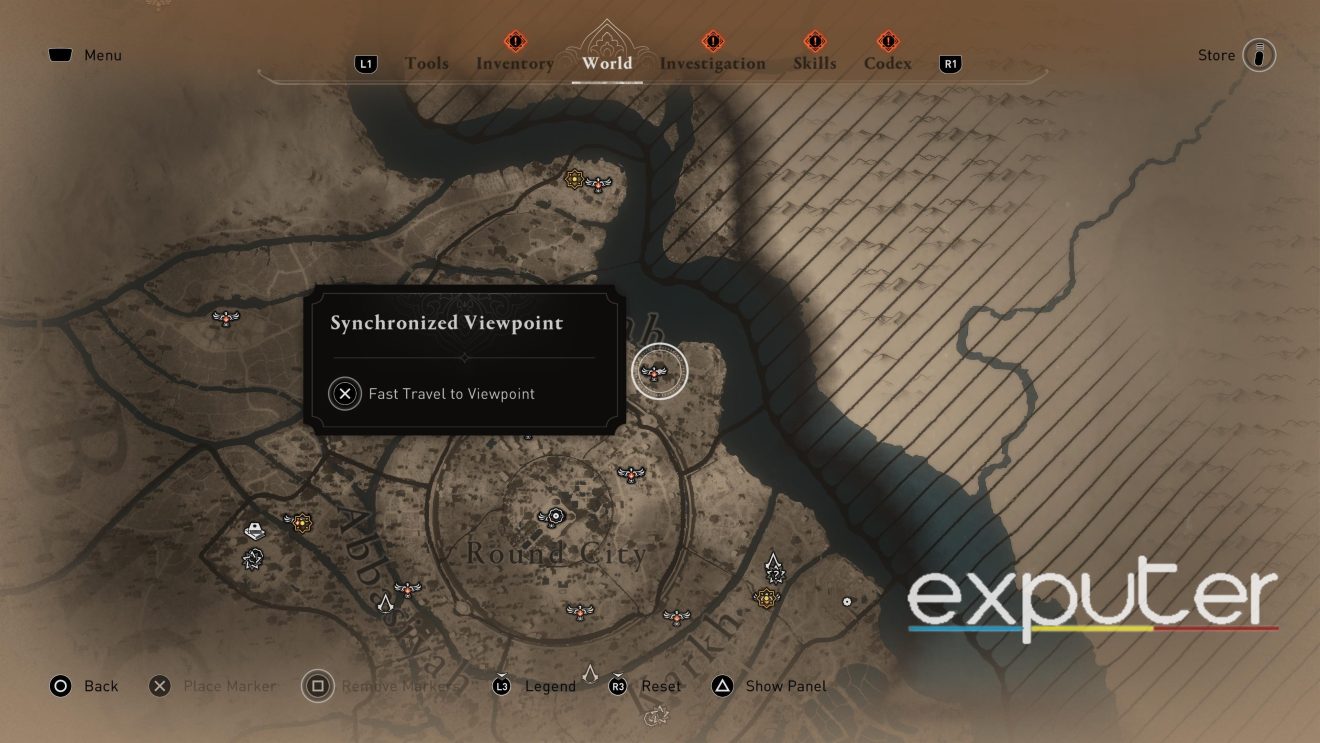This screenshot has width=1320, height=743.
Task: Select the mystery question mark marker east of Round City
Action: (776, 574)
